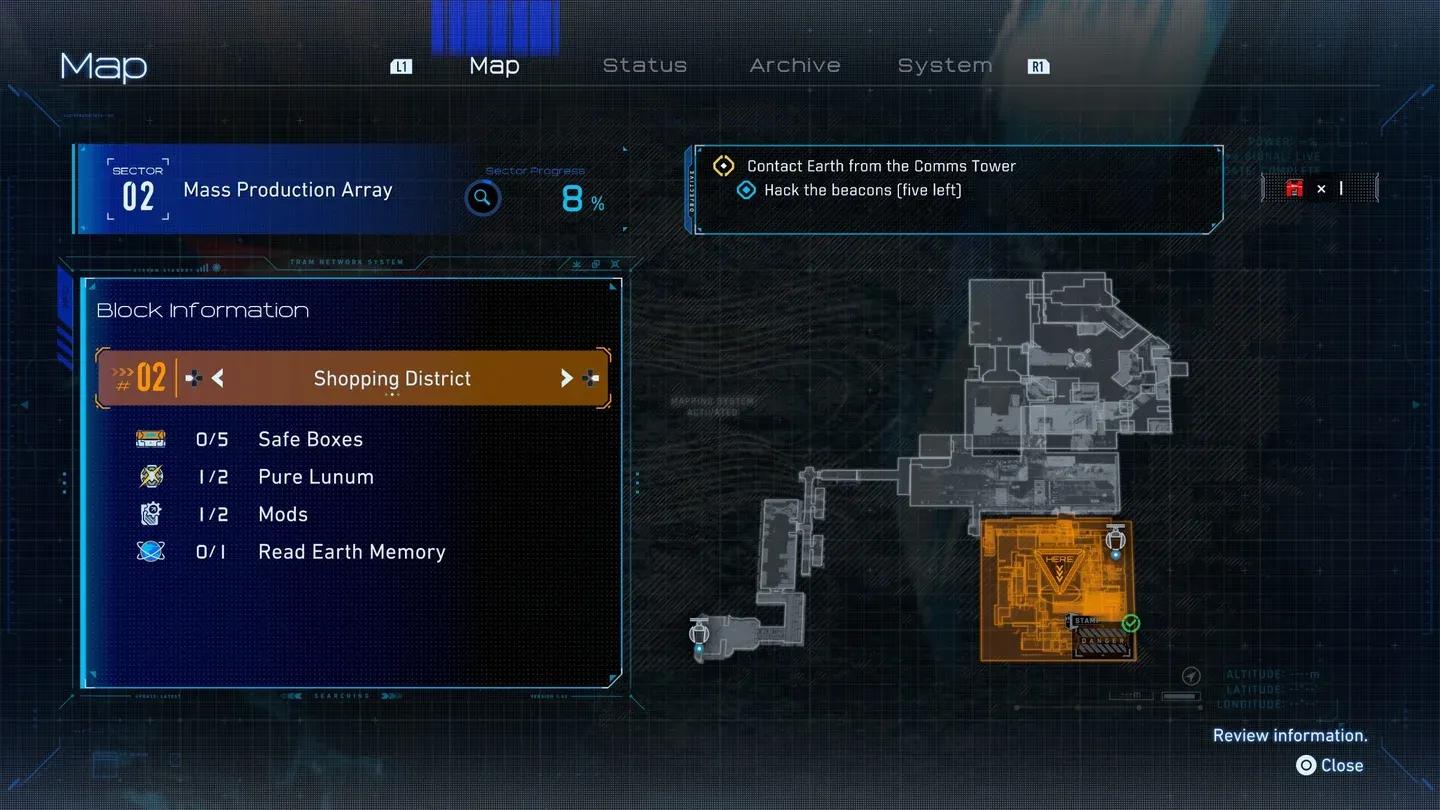
Task: Toggle the Hack the beacons sub-objective marker
Action: 746,190
